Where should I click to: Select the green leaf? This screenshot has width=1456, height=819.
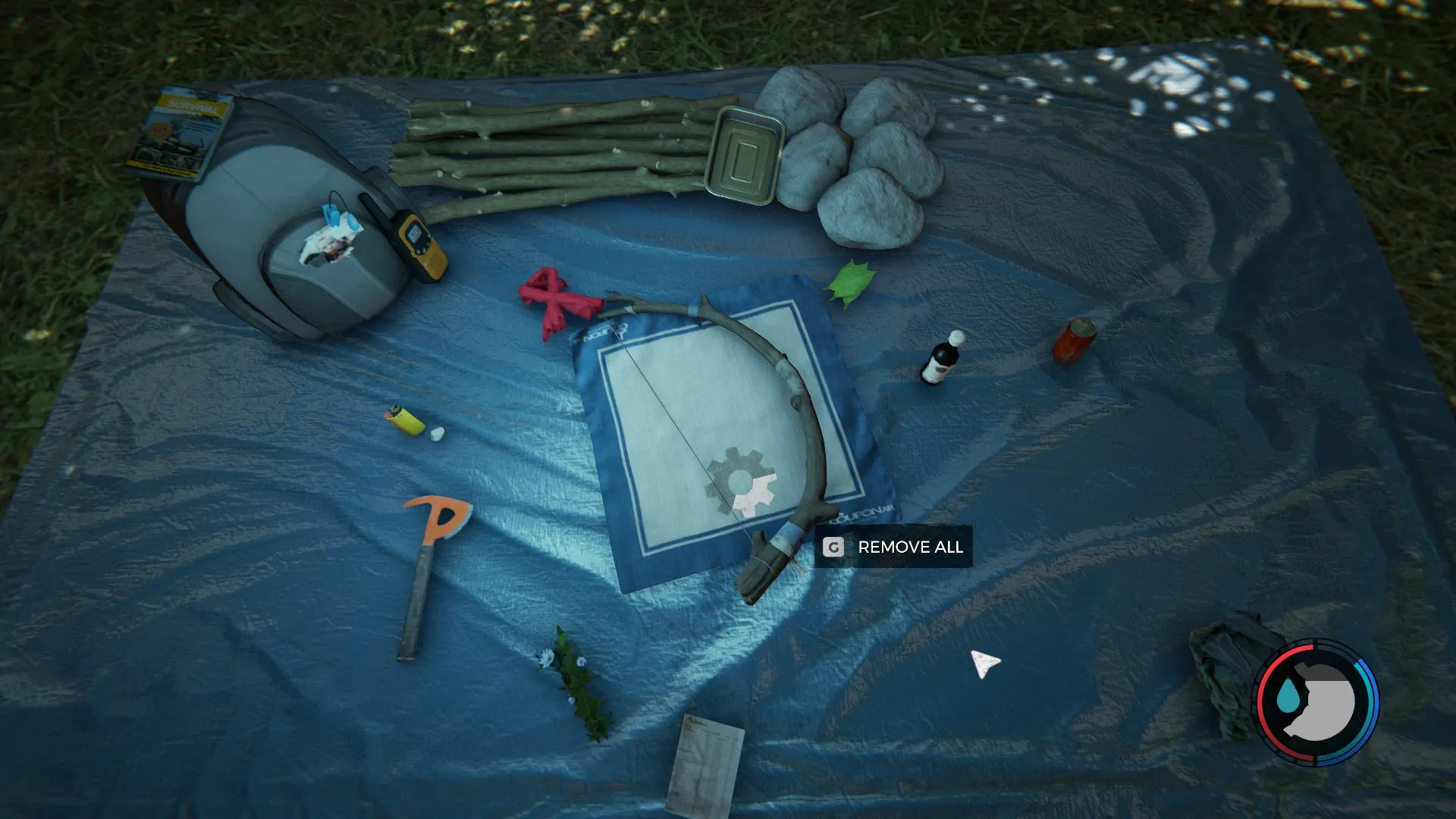pyautogui.click(x=850, y=284)
